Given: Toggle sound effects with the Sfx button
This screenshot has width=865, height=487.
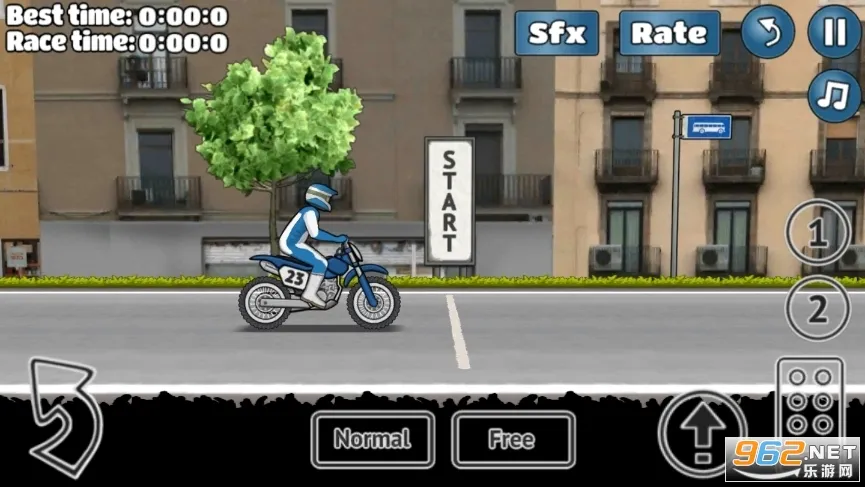Looking at the screenshot, I should click(x=557, y=33).
